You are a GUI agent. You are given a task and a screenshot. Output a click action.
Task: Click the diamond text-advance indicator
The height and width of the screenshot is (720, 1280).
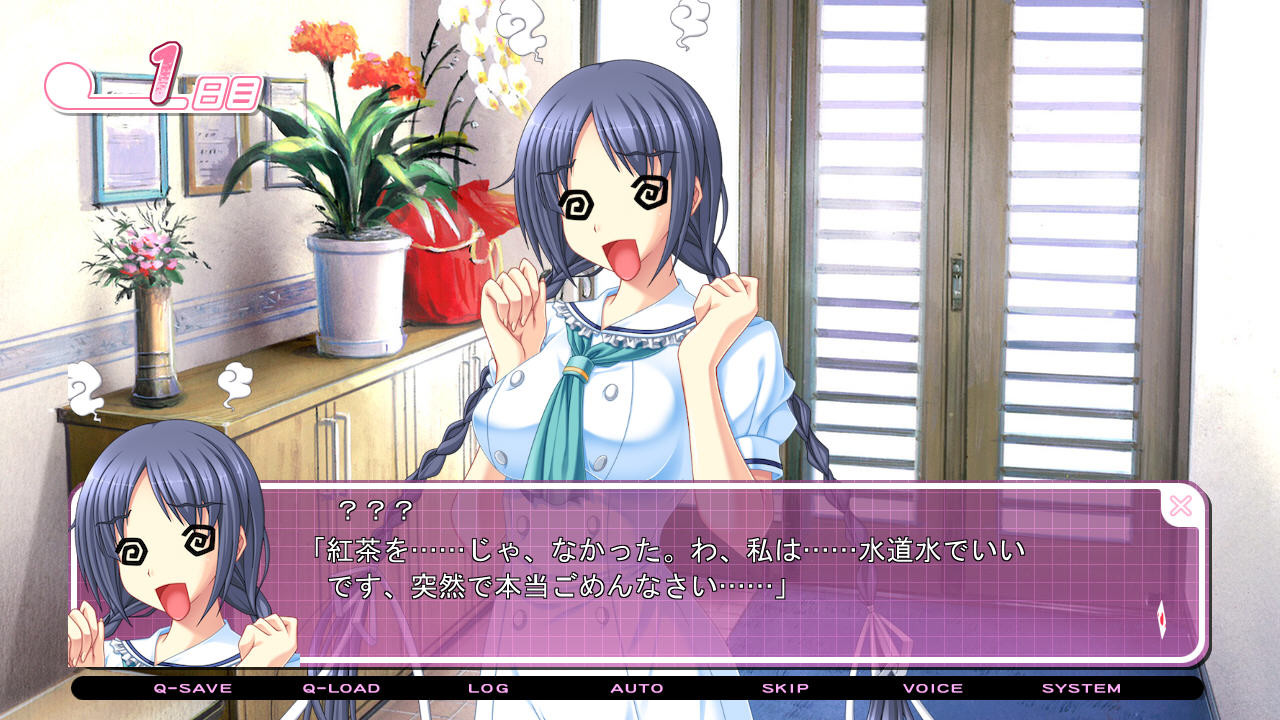tap(1161, 622)
